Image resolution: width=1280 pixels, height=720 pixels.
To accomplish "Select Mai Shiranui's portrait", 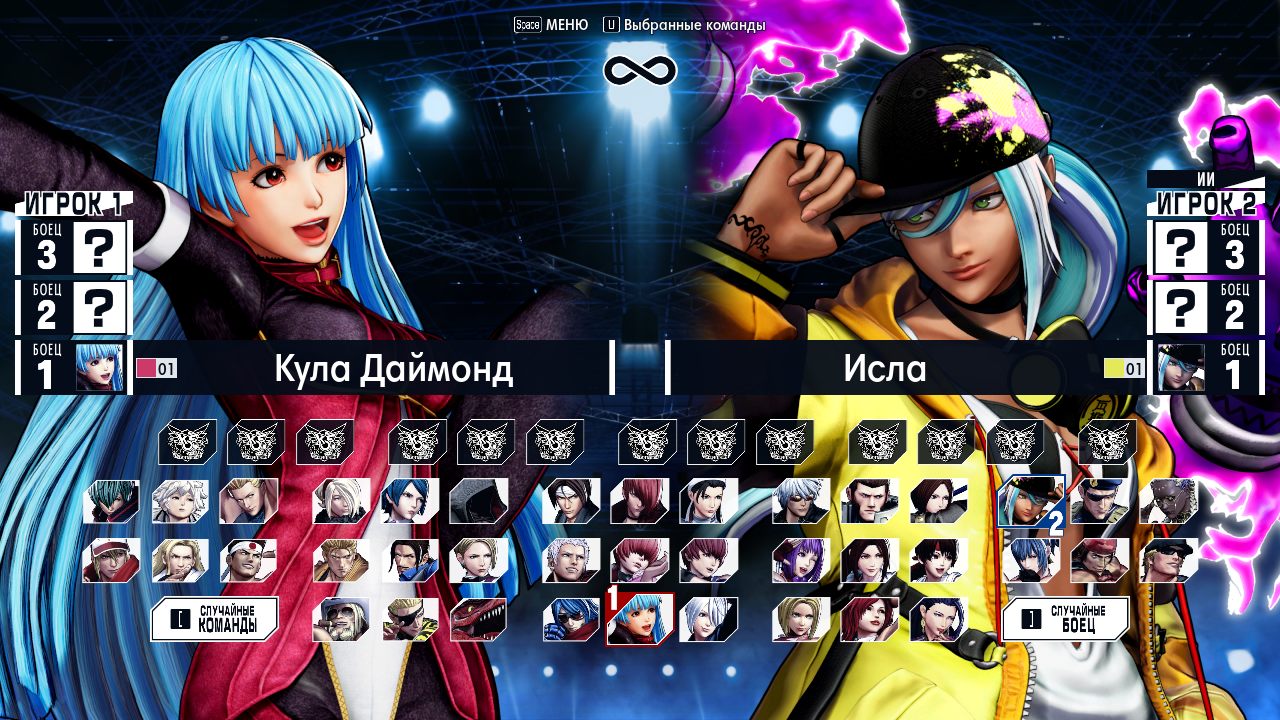I will (x=870, y=562).
